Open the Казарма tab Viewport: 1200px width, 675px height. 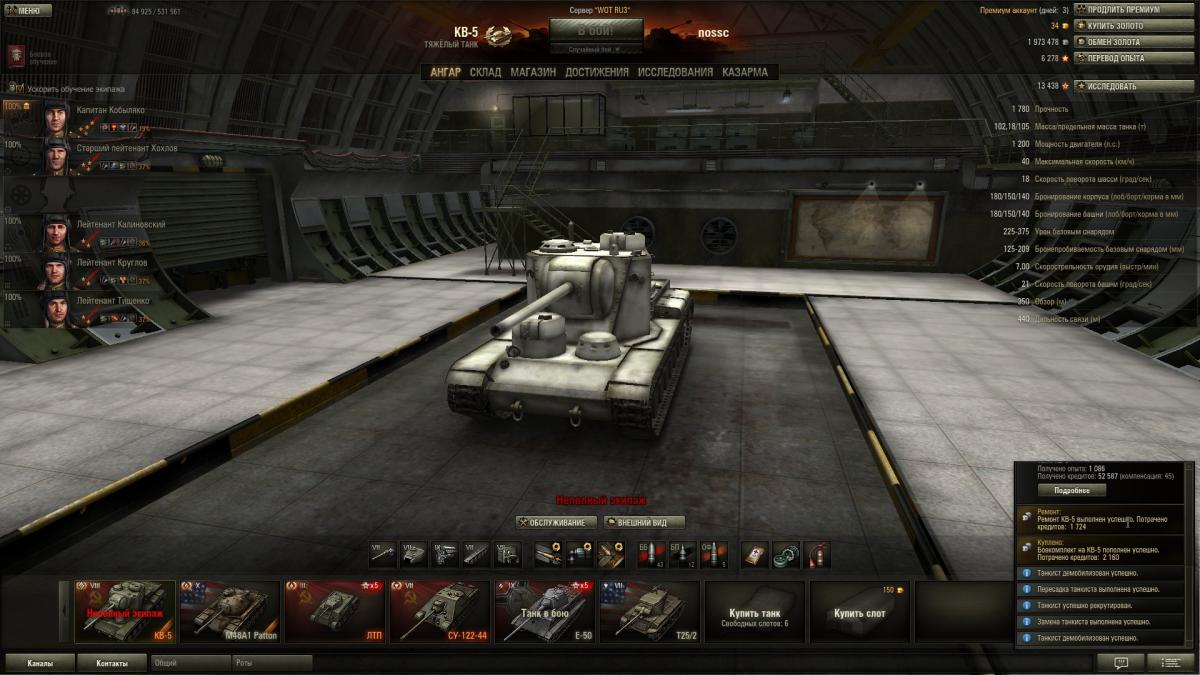745,72
